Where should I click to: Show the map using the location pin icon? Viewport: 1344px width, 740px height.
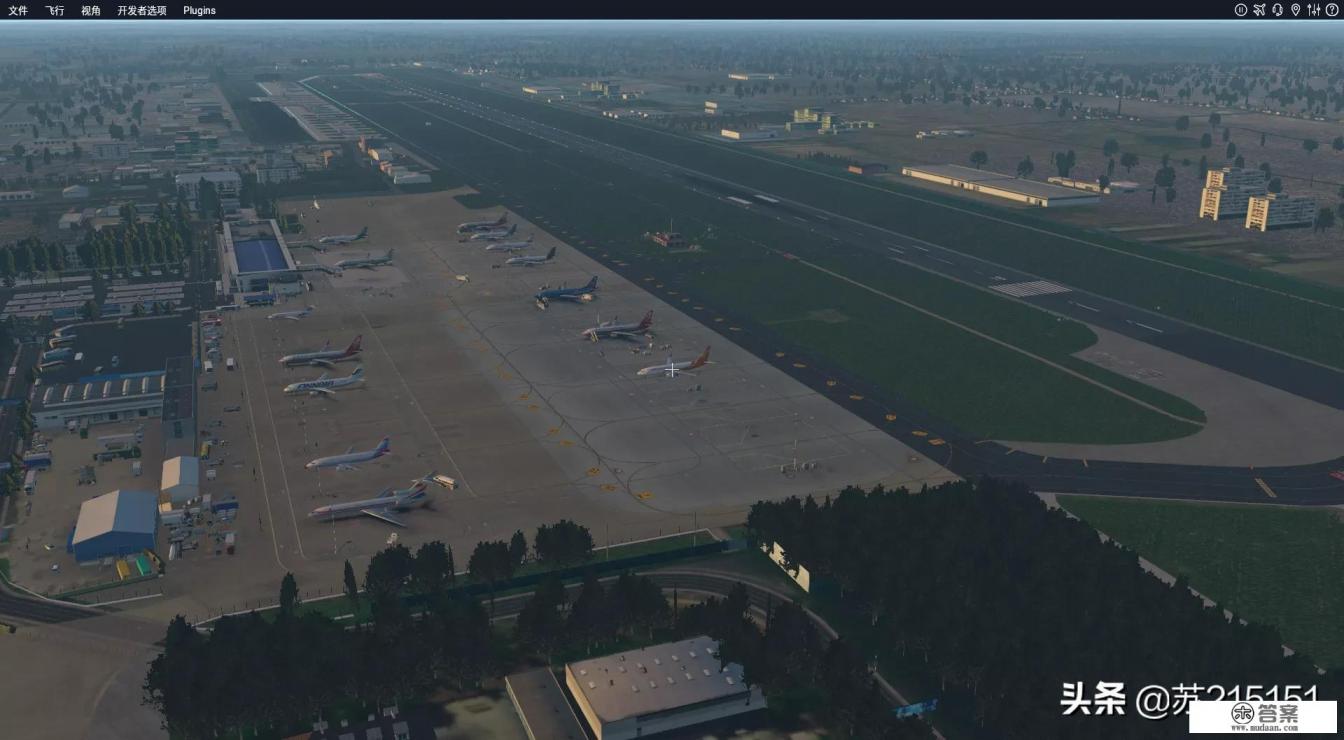tap(1295, 10)
